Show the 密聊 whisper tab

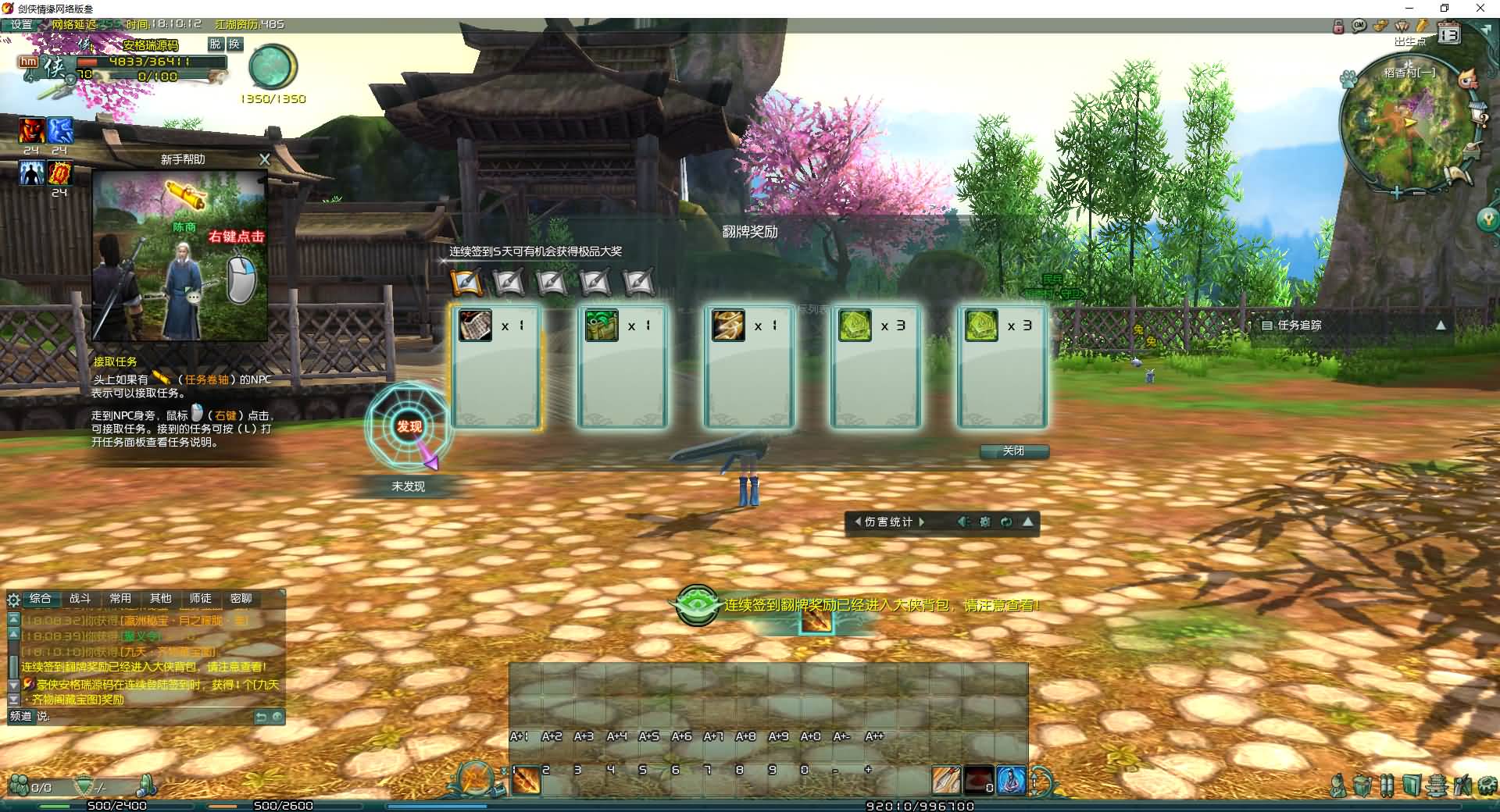click(x=241, y=599)
